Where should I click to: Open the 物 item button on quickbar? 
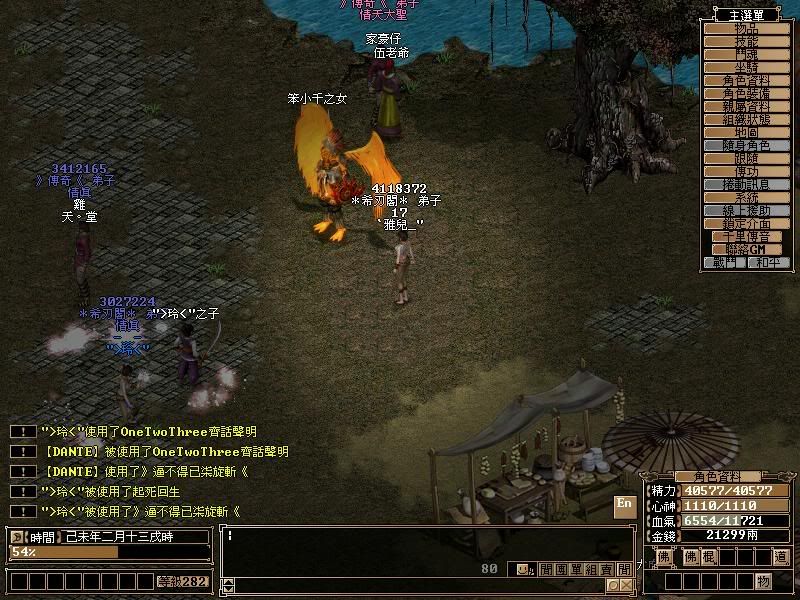point(763,581)
